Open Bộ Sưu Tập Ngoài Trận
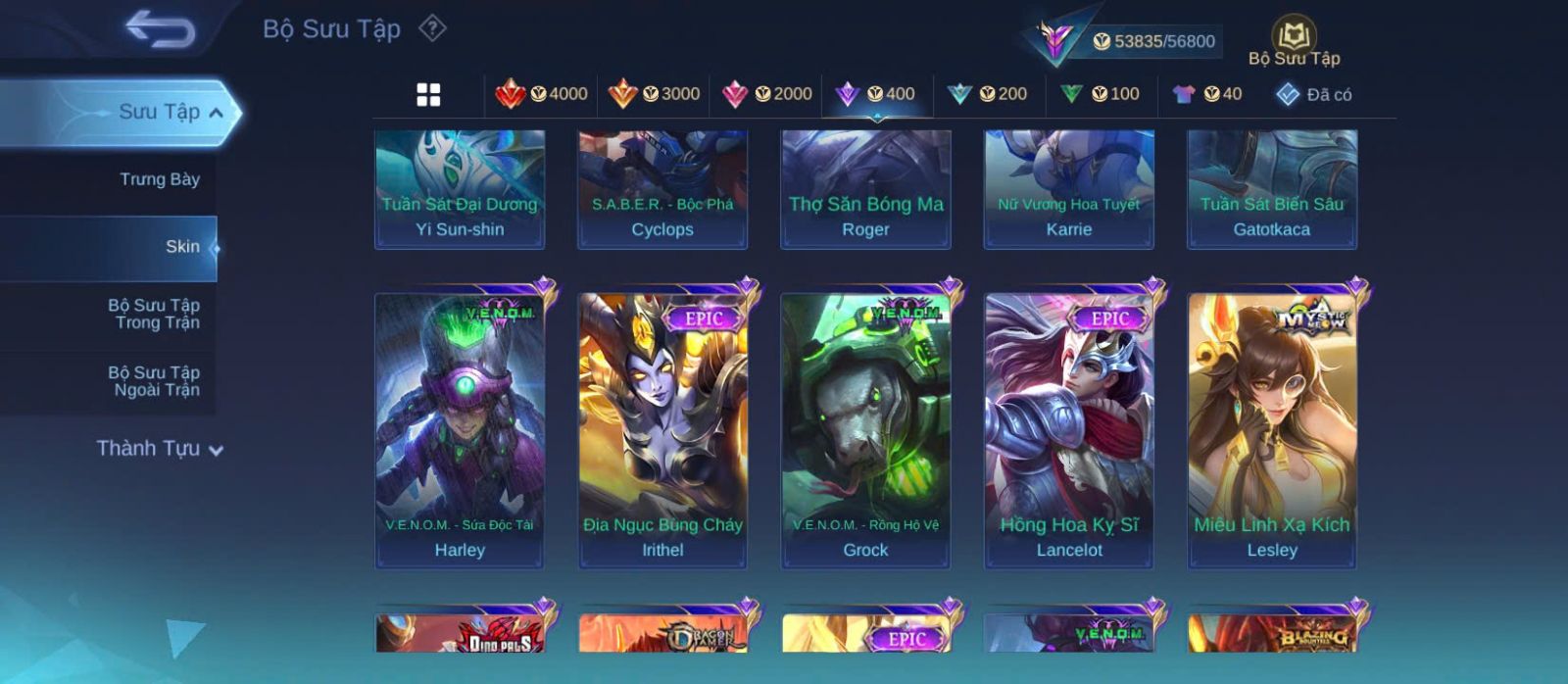The height and width of the screenshot is (684, 1568). (x=155, y=381)
